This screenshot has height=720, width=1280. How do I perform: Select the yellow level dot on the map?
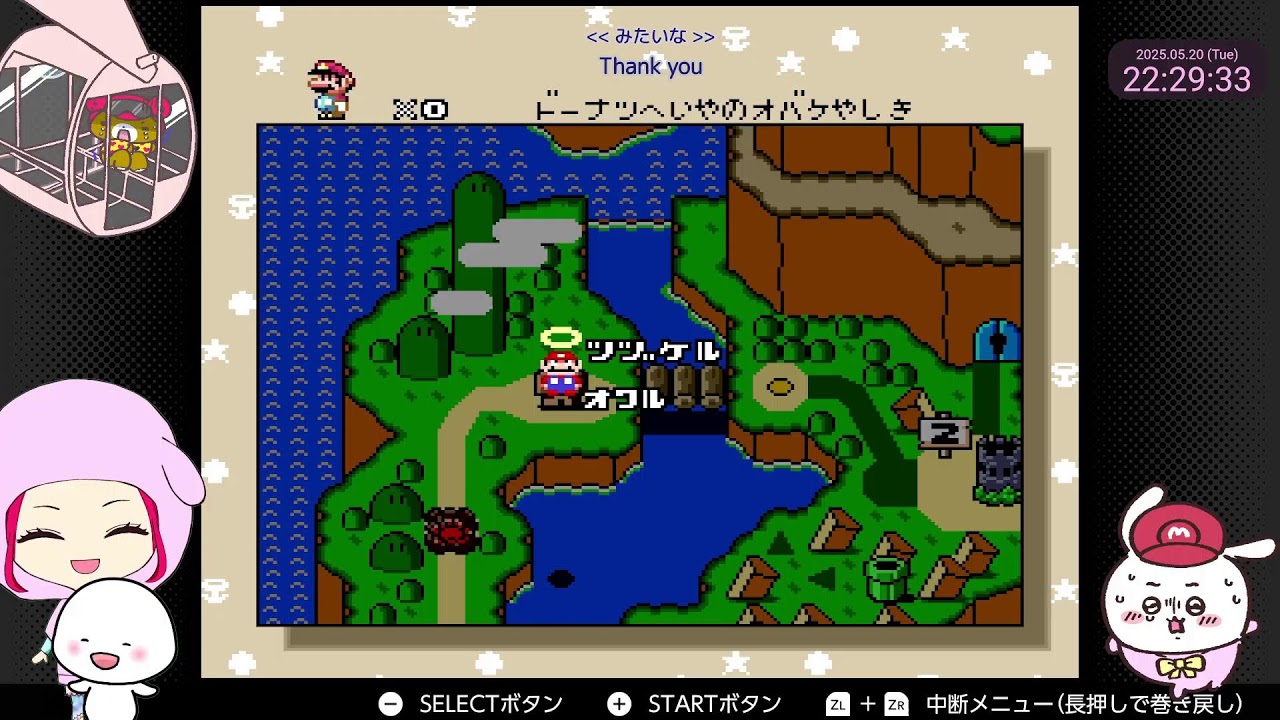(780, 386)
